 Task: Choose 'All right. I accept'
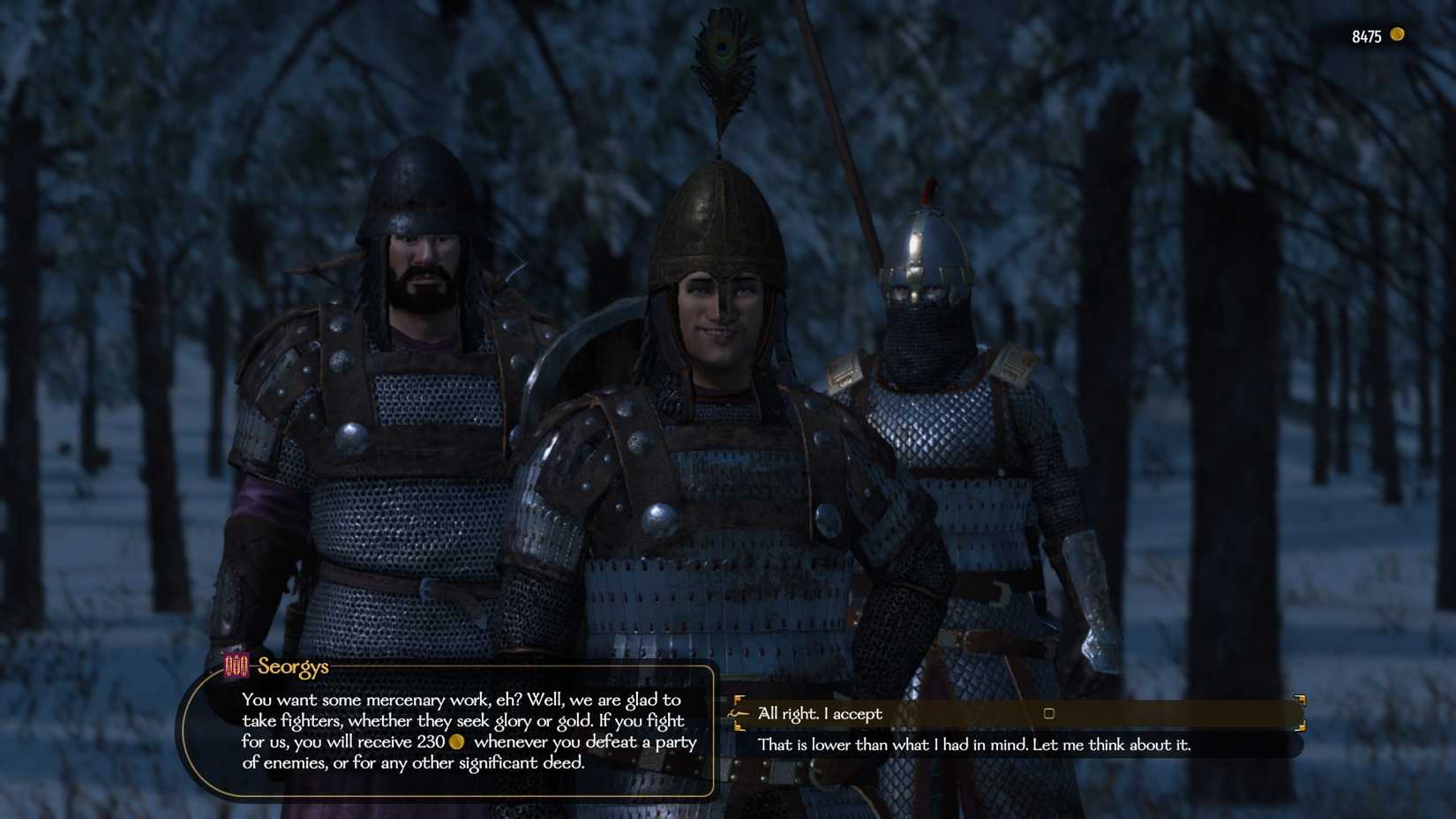(820, 713)
